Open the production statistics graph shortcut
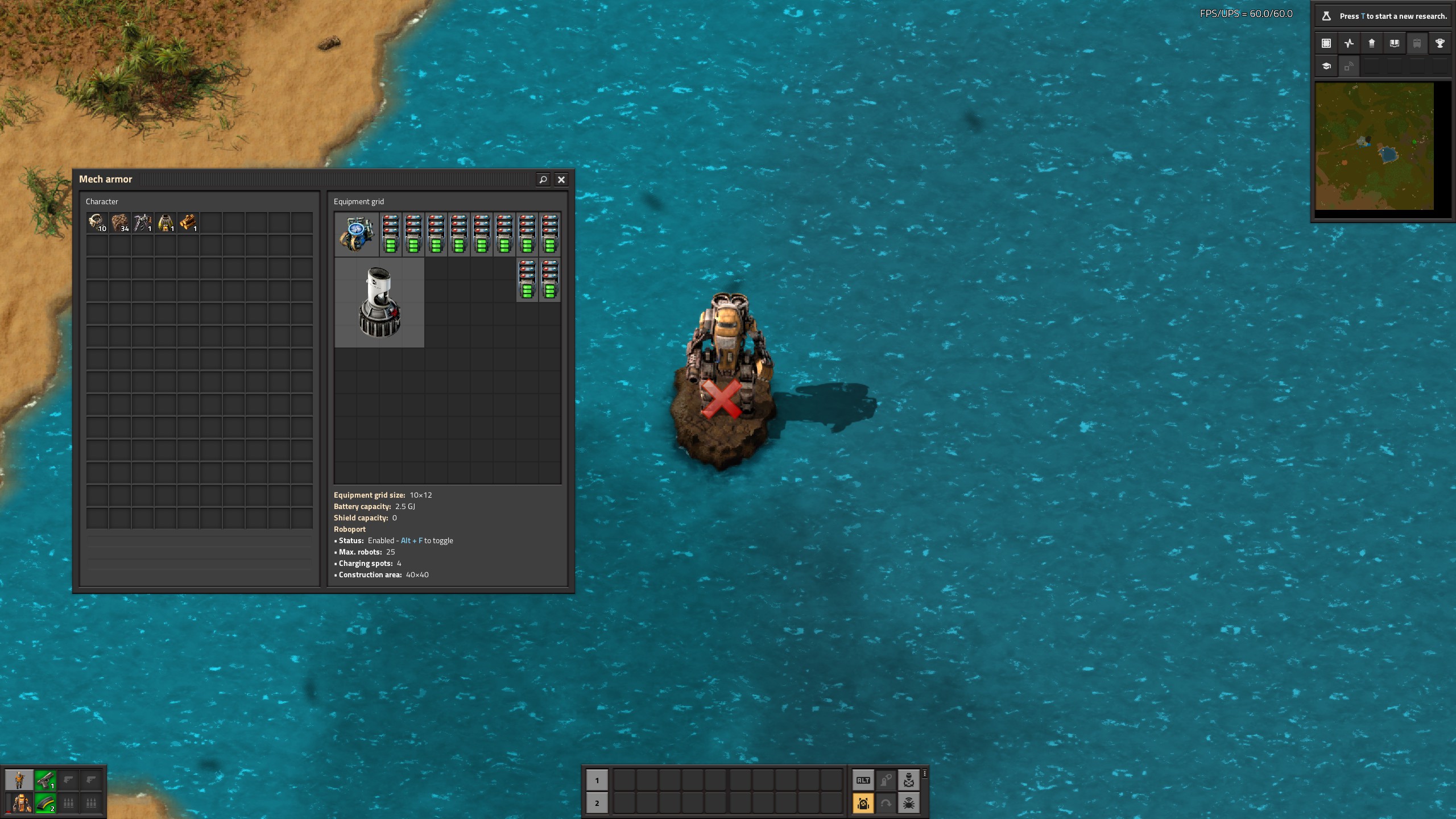 [x=1349, y=43]
